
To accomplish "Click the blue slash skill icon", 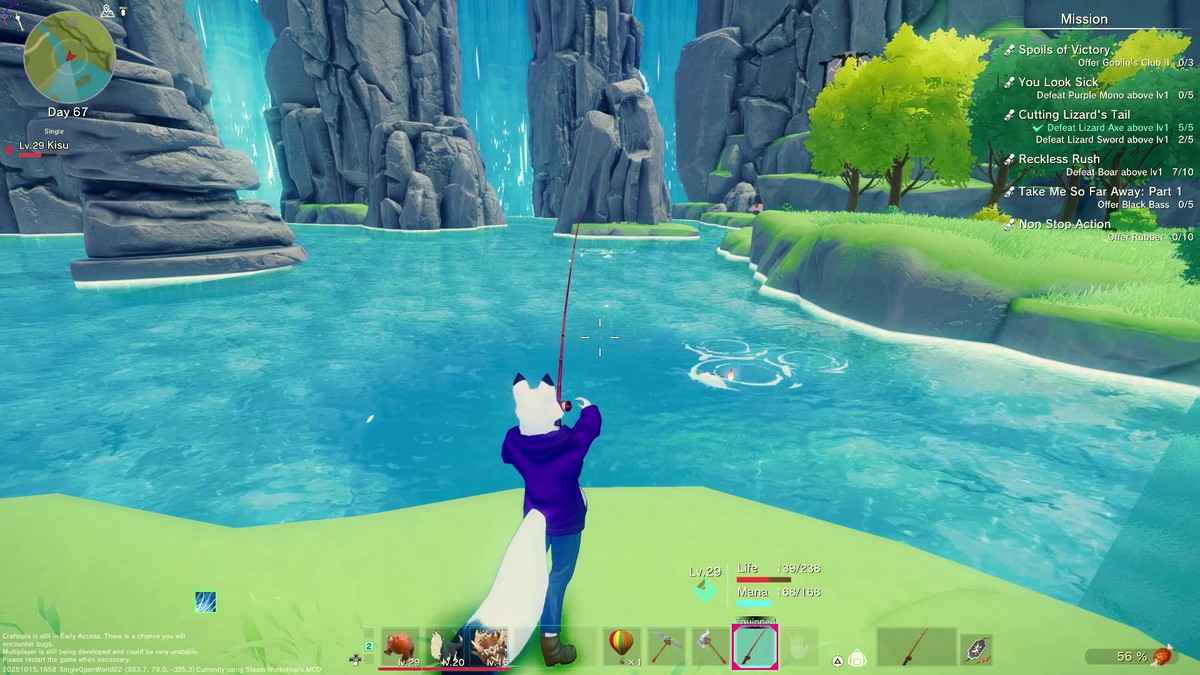I will pos(205,601).
